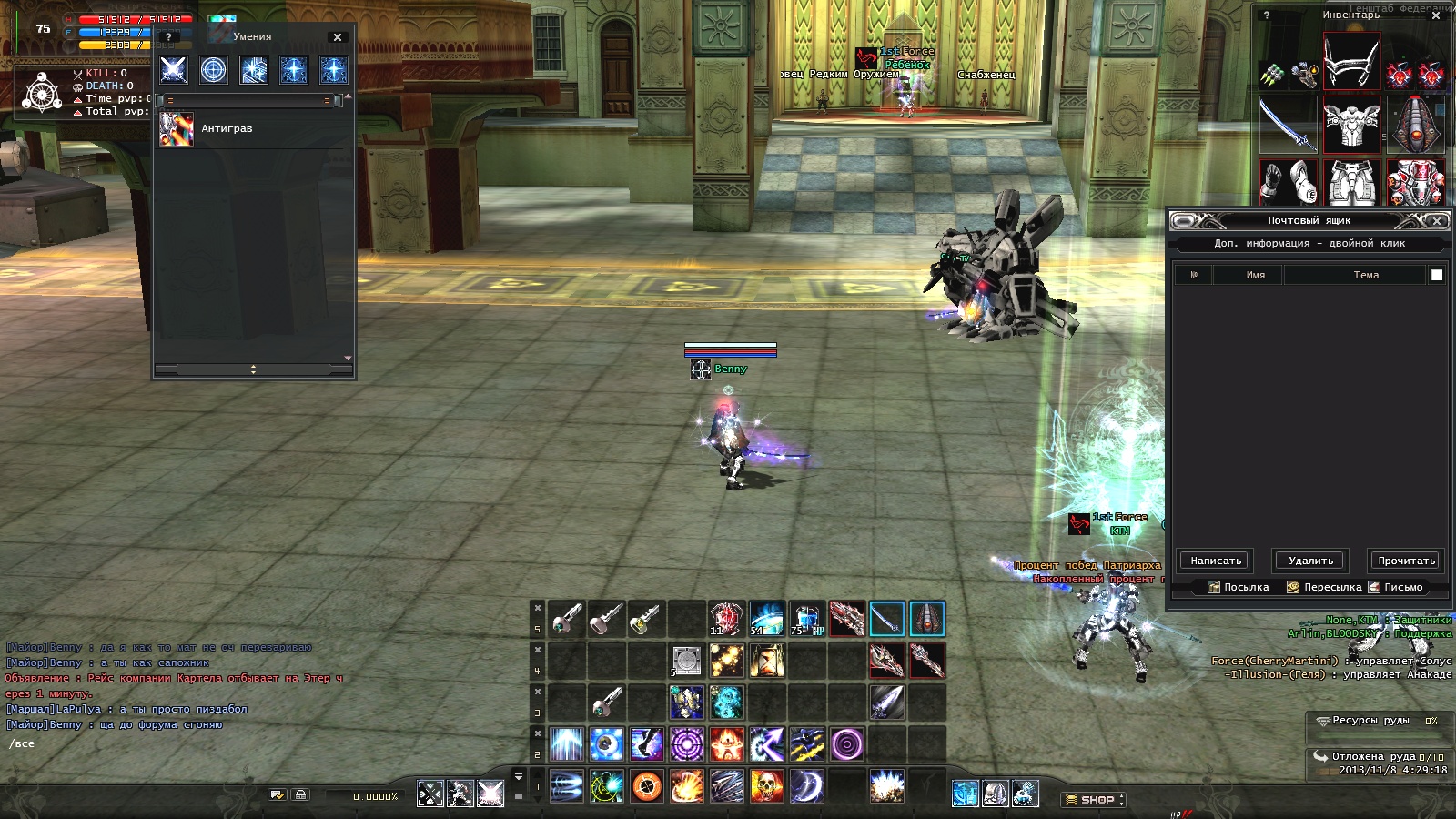Close the Инвентарь inventory window
Screen dimensions: 1456x819
[x=1436, y=15]
